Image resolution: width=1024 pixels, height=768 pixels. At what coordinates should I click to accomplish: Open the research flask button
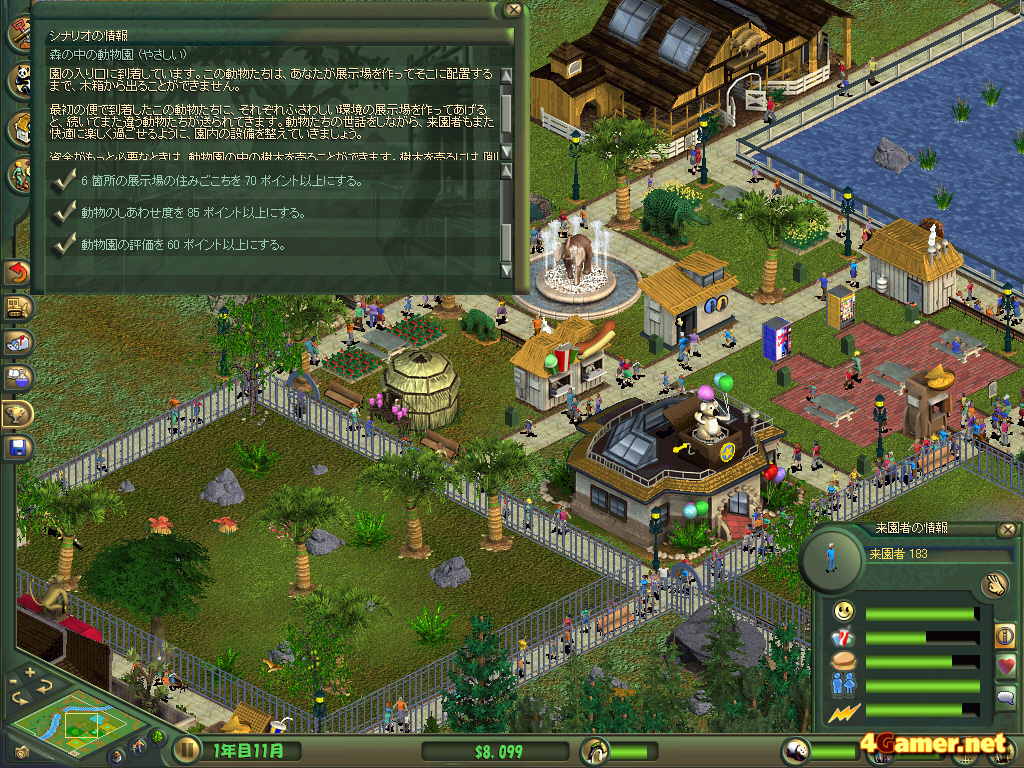[17, 377]
